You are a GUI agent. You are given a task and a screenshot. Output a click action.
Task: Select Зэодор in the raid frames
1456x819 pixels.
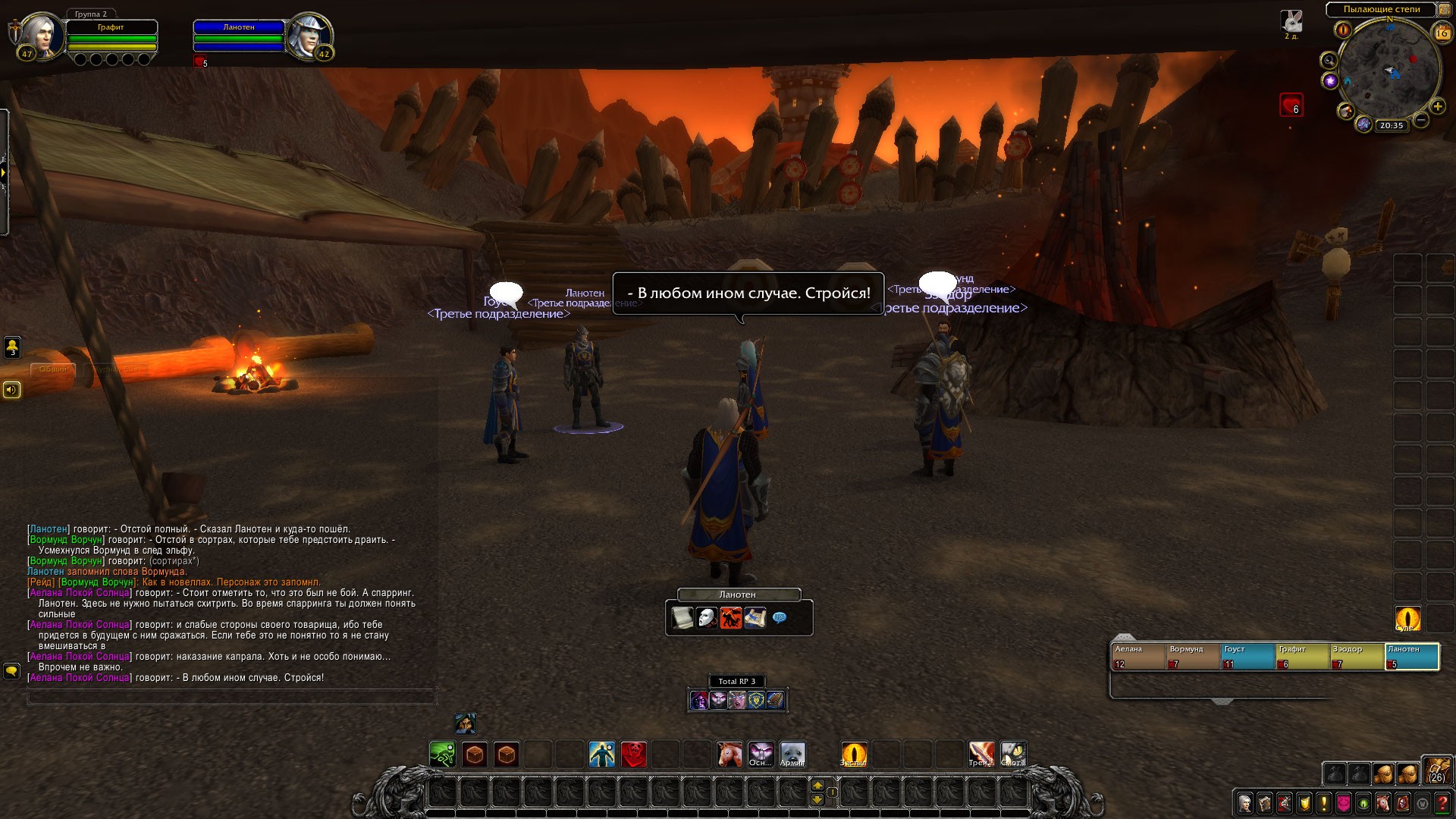1356,657
